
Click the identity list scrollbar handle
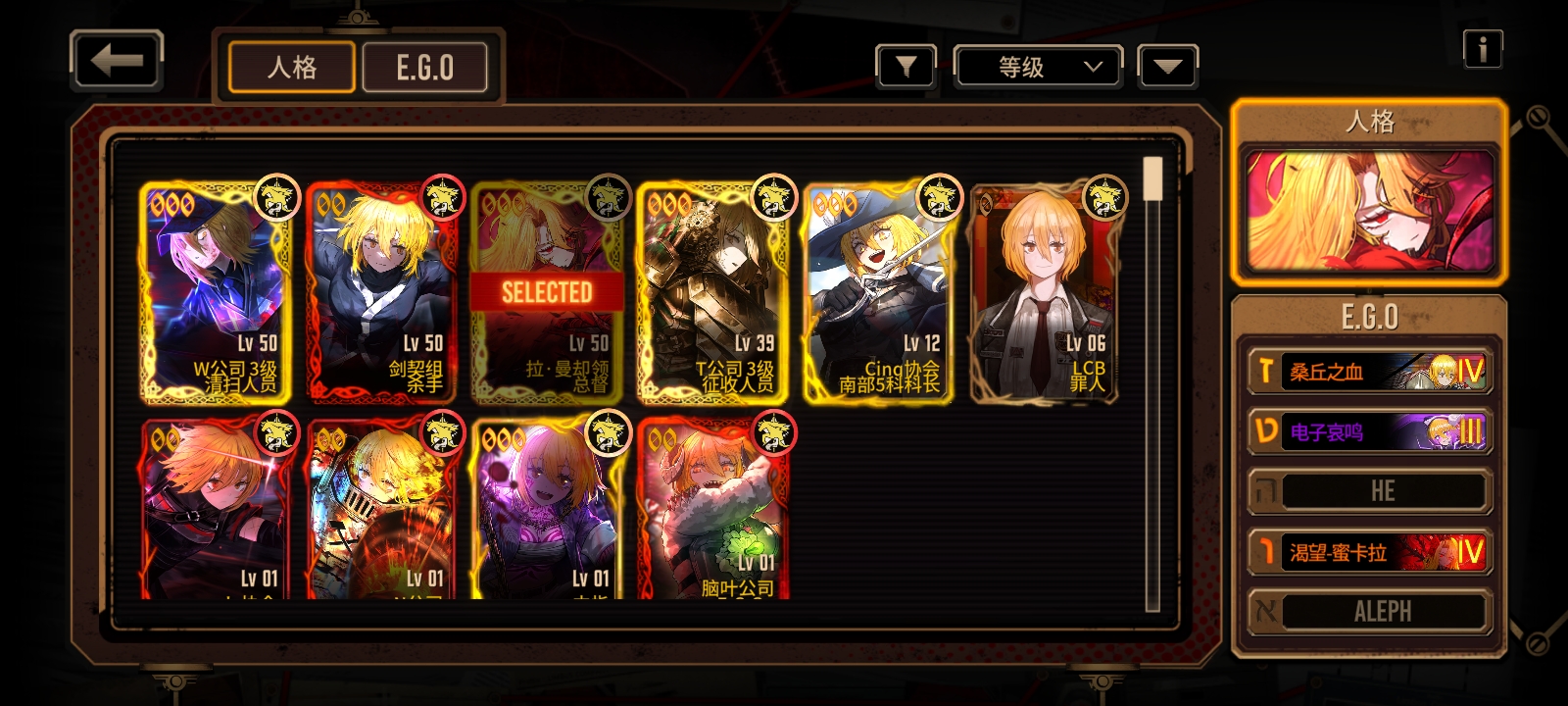point(1152,179)
